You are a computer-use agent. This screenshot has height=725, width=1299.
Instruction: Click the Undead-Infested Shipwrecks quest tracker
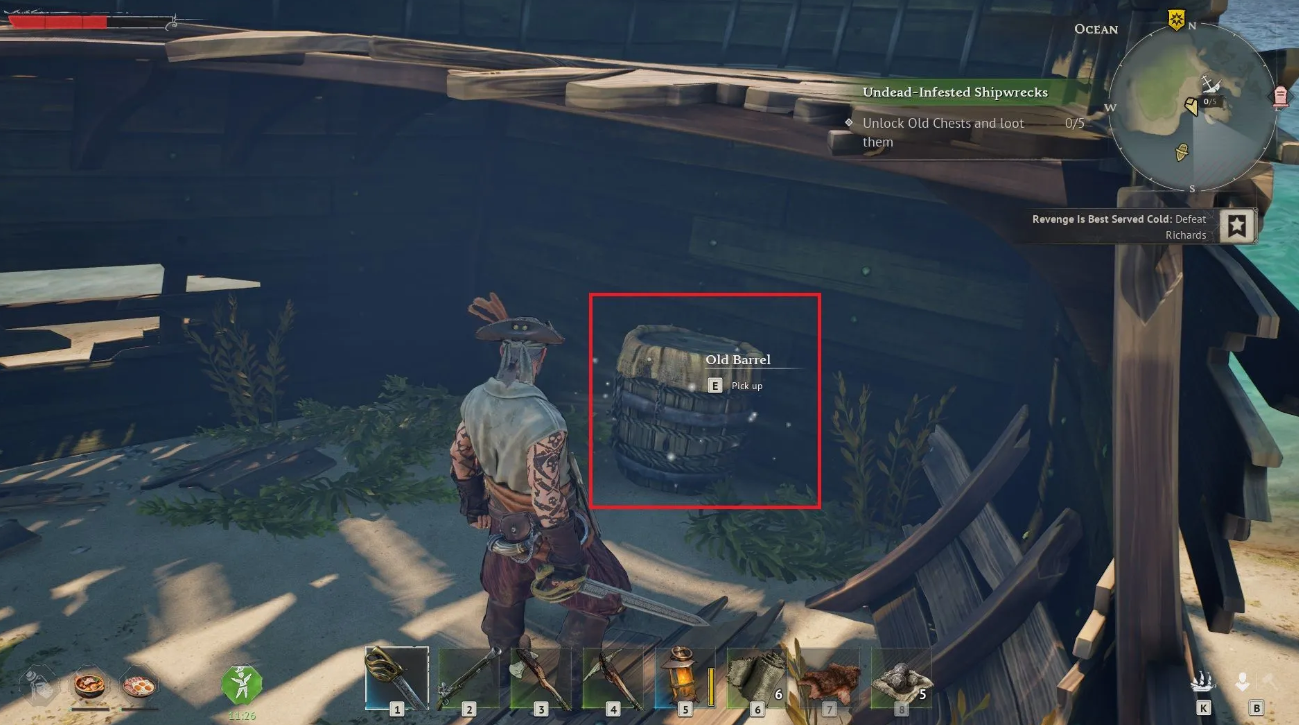click(955, 92)
